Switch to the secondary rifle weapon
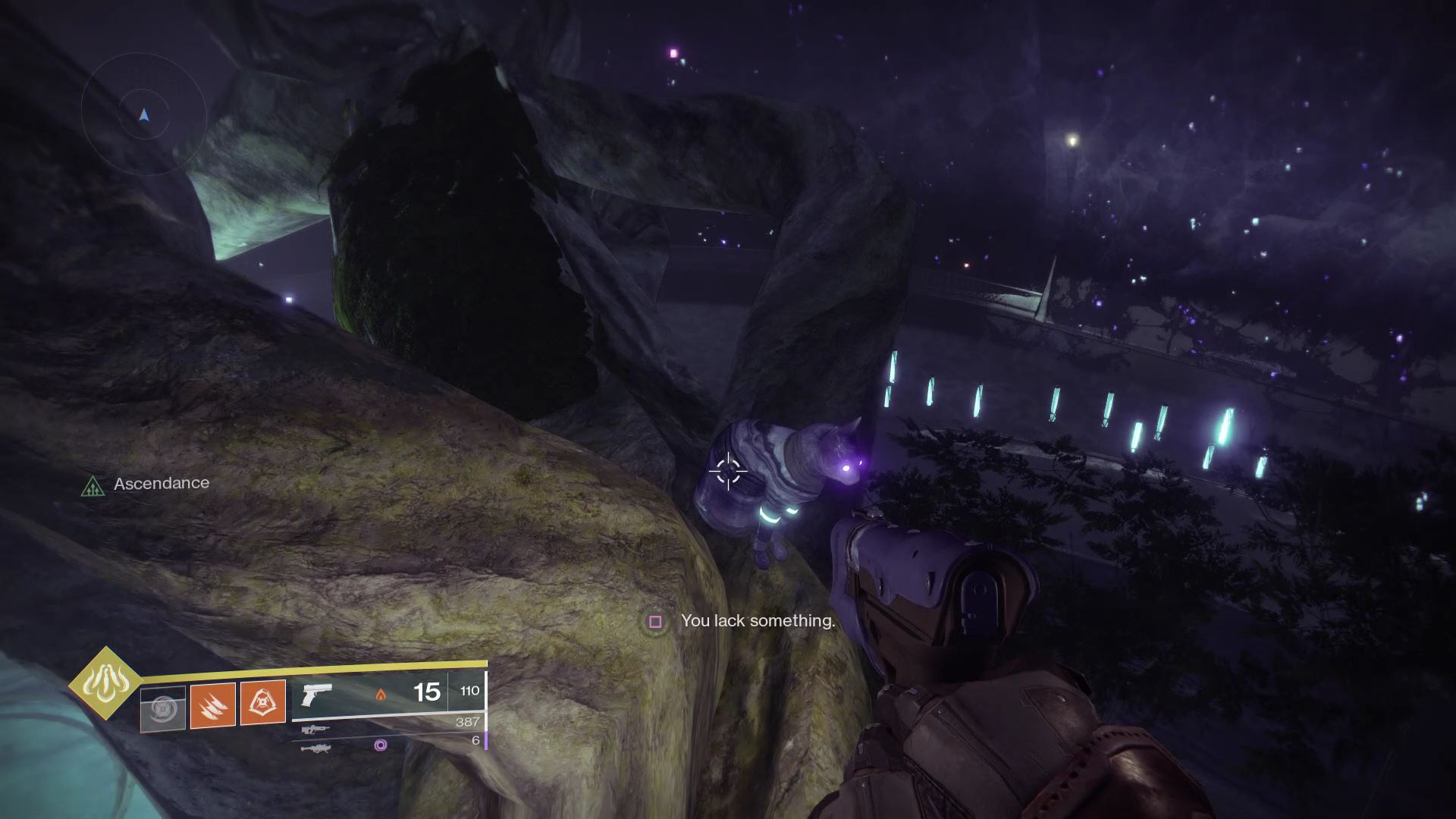The width and height of the screenshot is (1456, 819). point(315,730)
